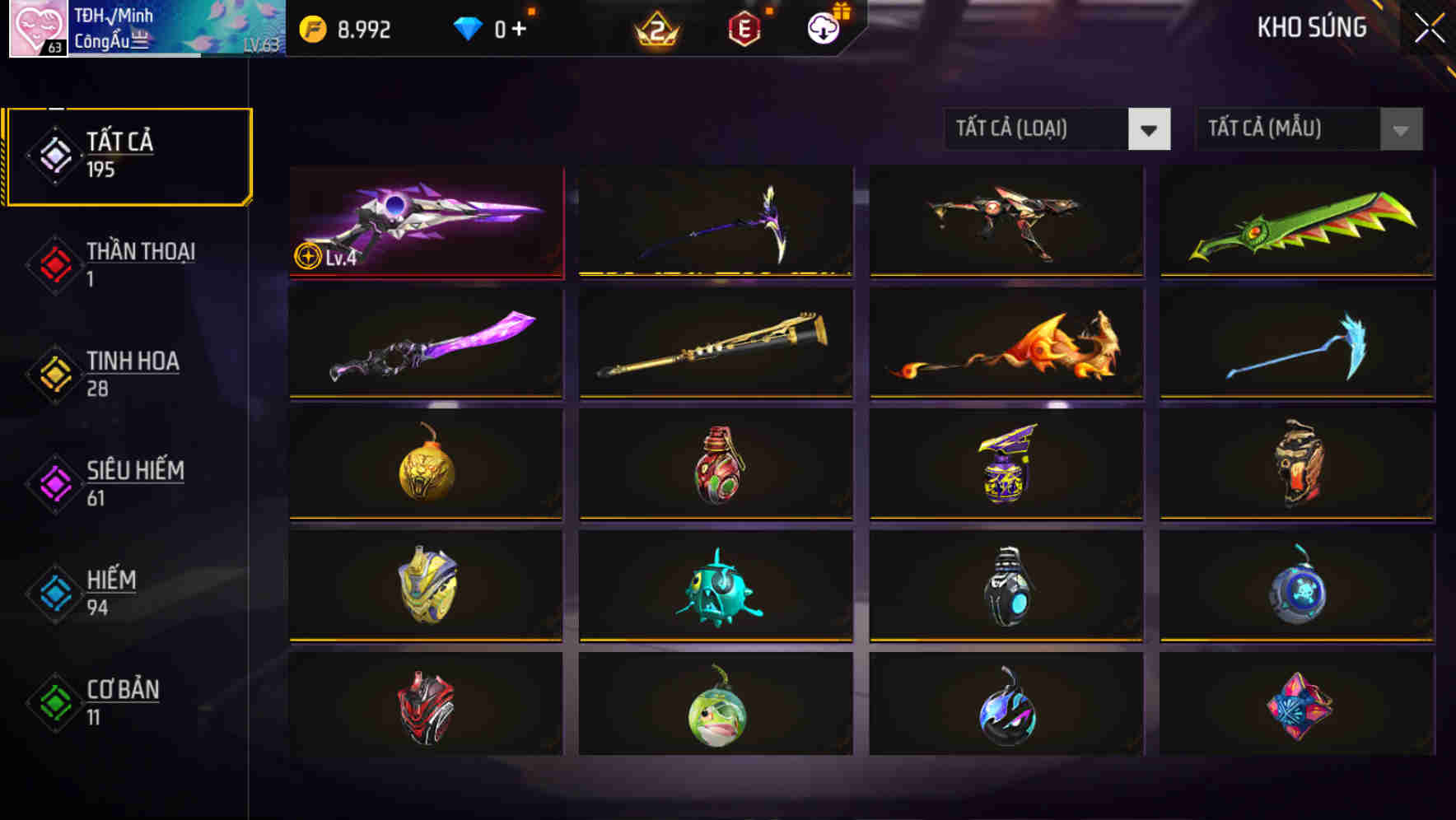
Task: Open the KHO SÚNG title header
Action: 1311,27
